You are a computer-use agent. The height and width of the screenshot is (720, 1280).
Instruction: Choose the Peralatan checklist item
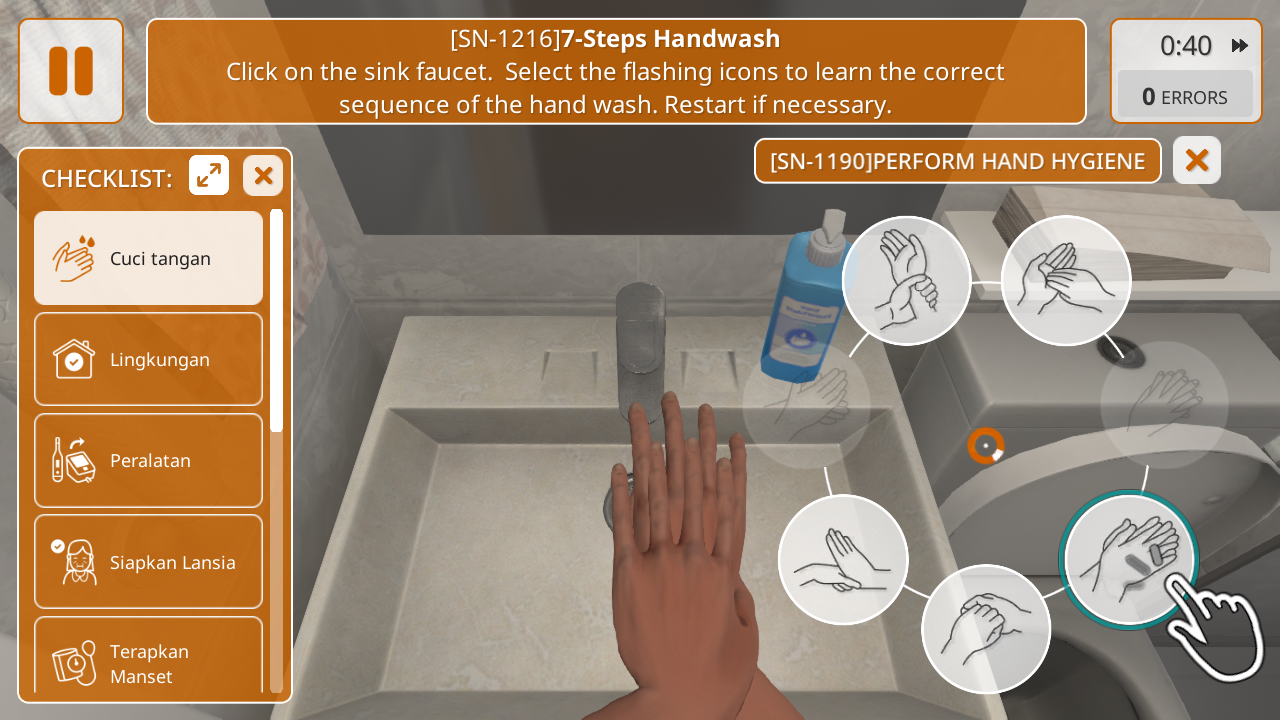pos(148,460)
